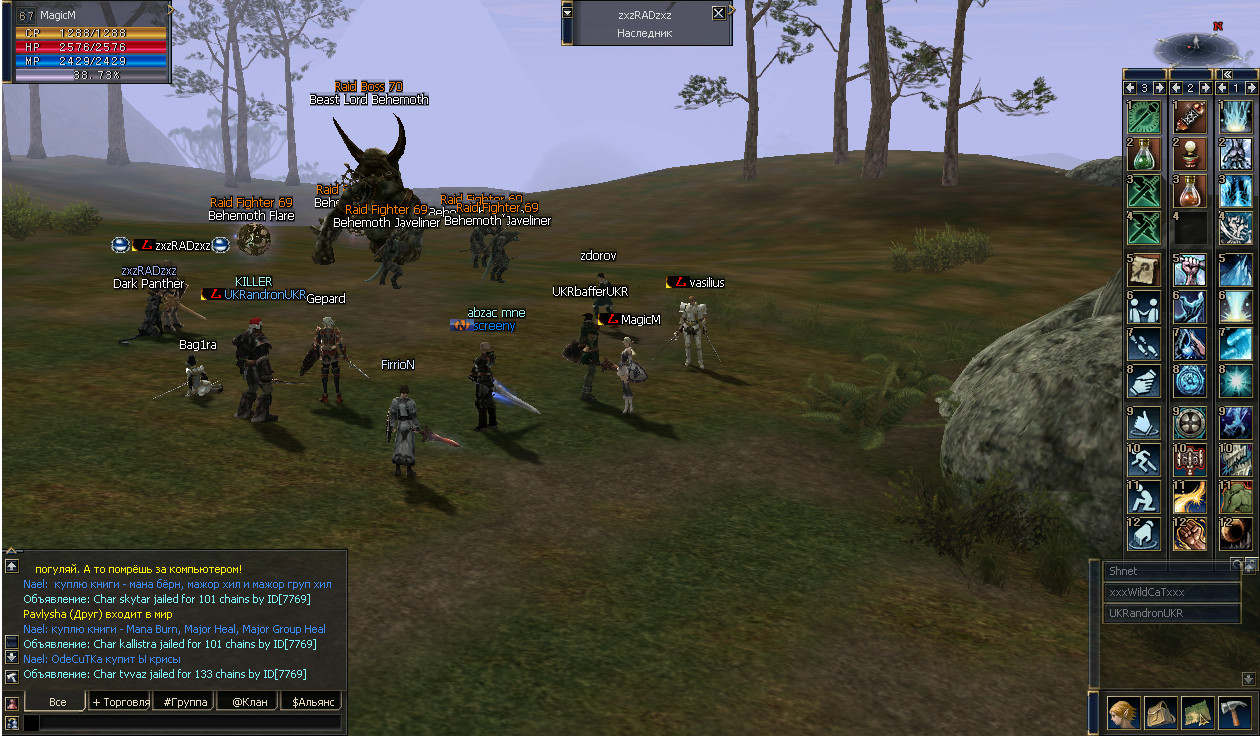Switch to the @Клан chat tab

click(247, 702)
